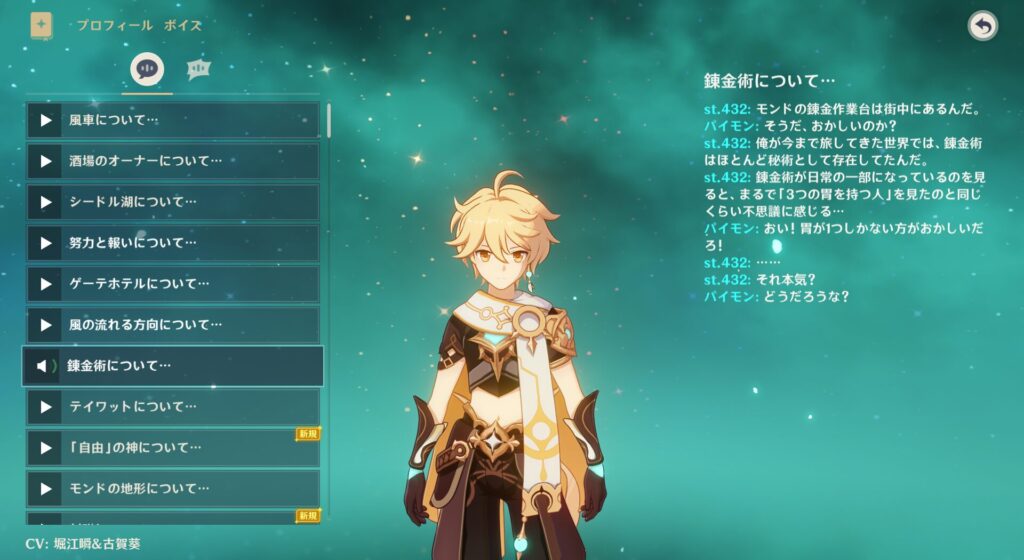The image size is (1024, 560).
Task: Open the book icon profile menu
Action: [x=41, y=26]
